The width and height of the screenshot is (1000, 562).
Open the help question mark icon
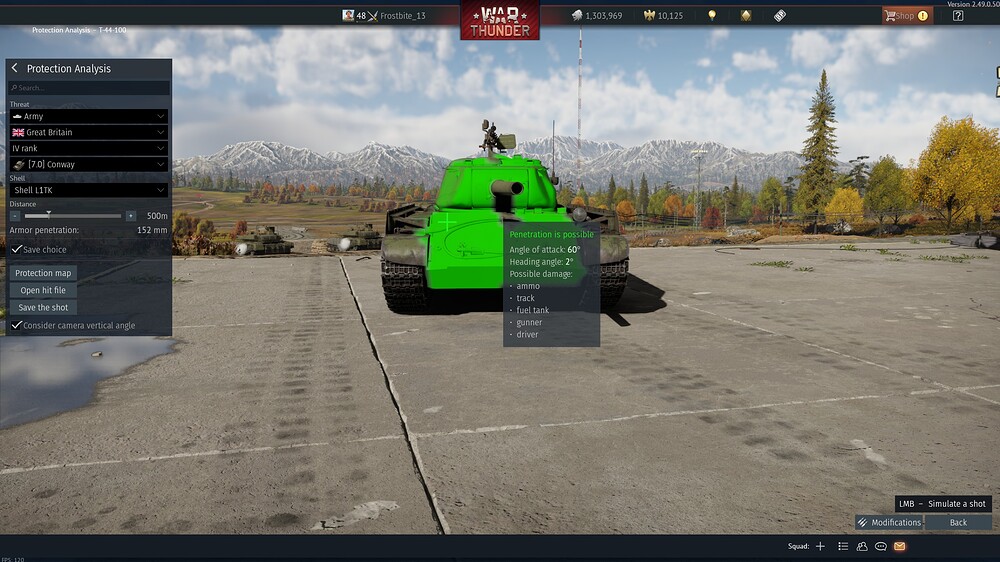pos(958,16)
